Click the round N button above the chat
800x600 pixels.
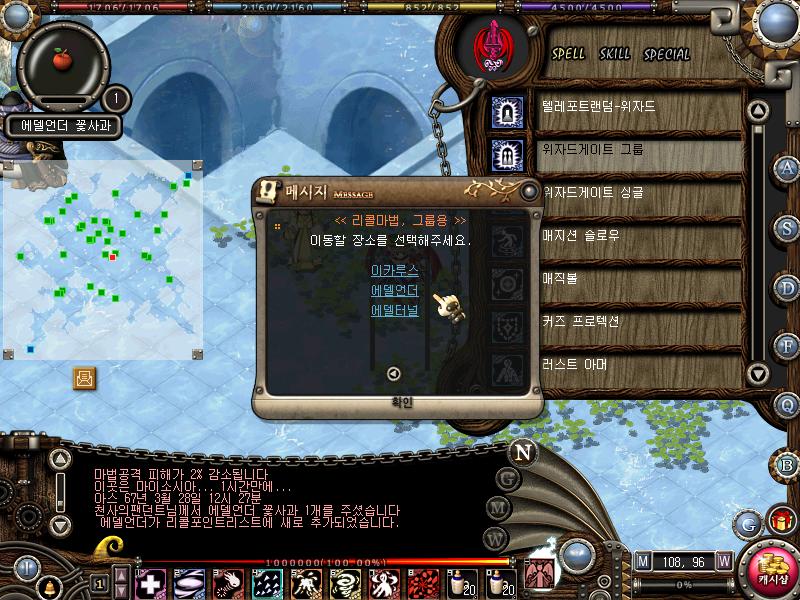coord(522,452)
